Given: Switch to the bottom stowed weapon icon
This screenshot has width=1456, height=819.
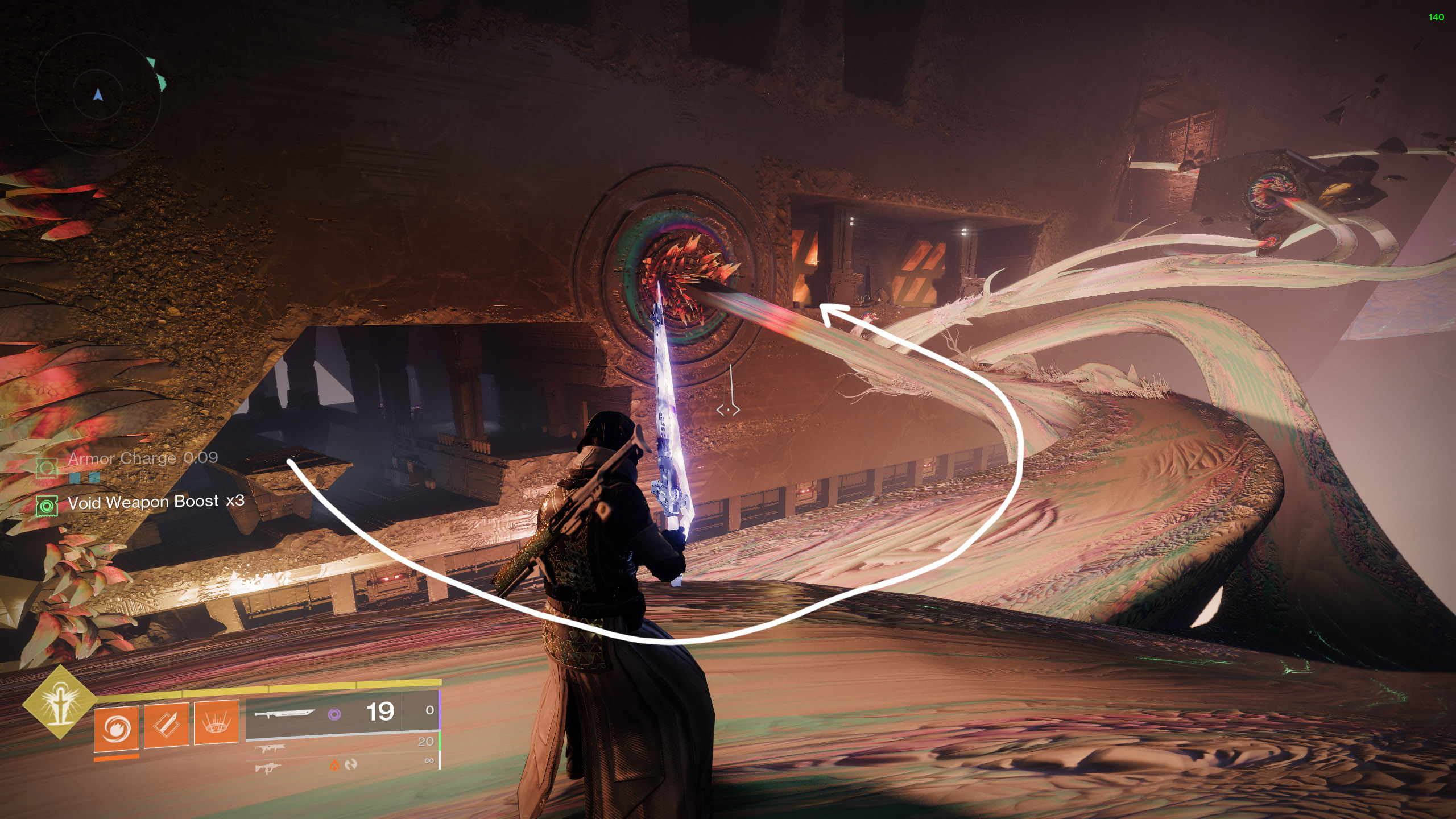Looking at the screenshot, I should click(267, 768).
